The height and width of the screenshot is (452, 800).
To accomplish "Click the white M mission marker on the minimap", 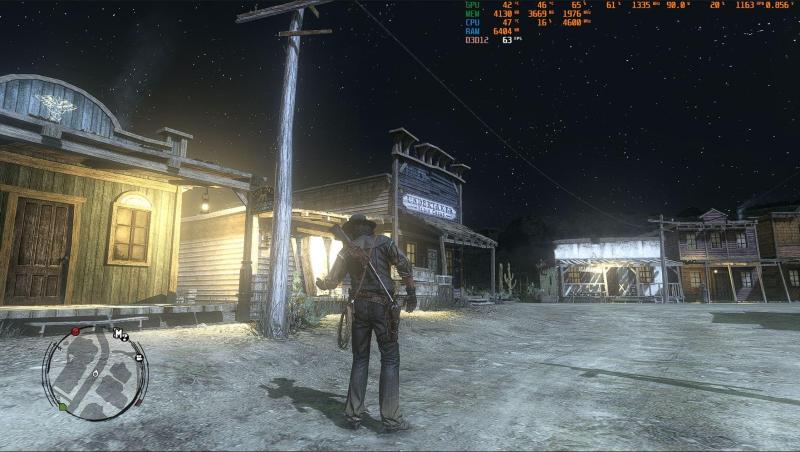I will 119,334.
